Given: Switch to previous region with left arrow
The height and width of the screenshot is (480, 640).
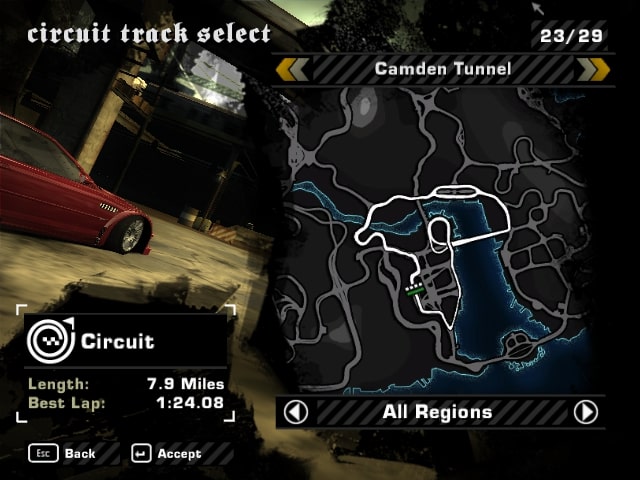Looking at the screenshot, I should pos(296,412).
